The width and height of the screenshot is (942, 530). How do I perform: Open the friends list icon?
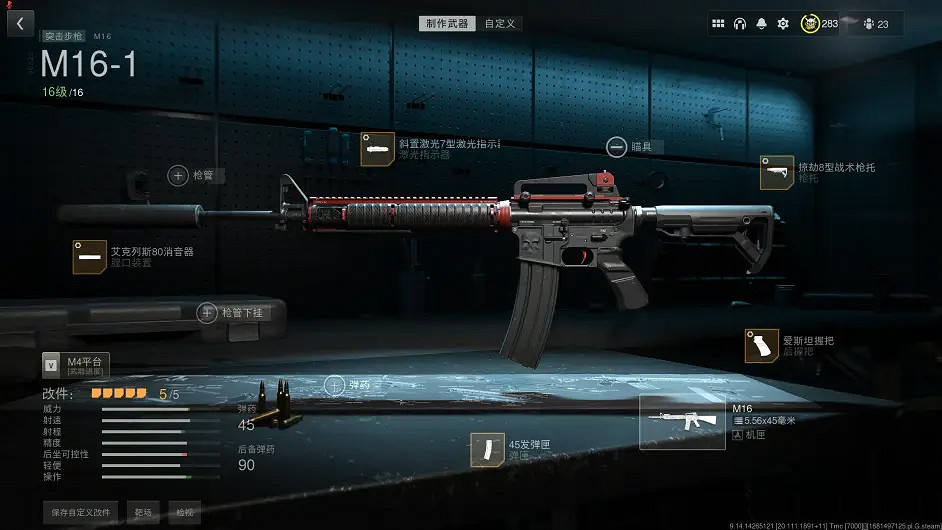click(x=868, y=23)
